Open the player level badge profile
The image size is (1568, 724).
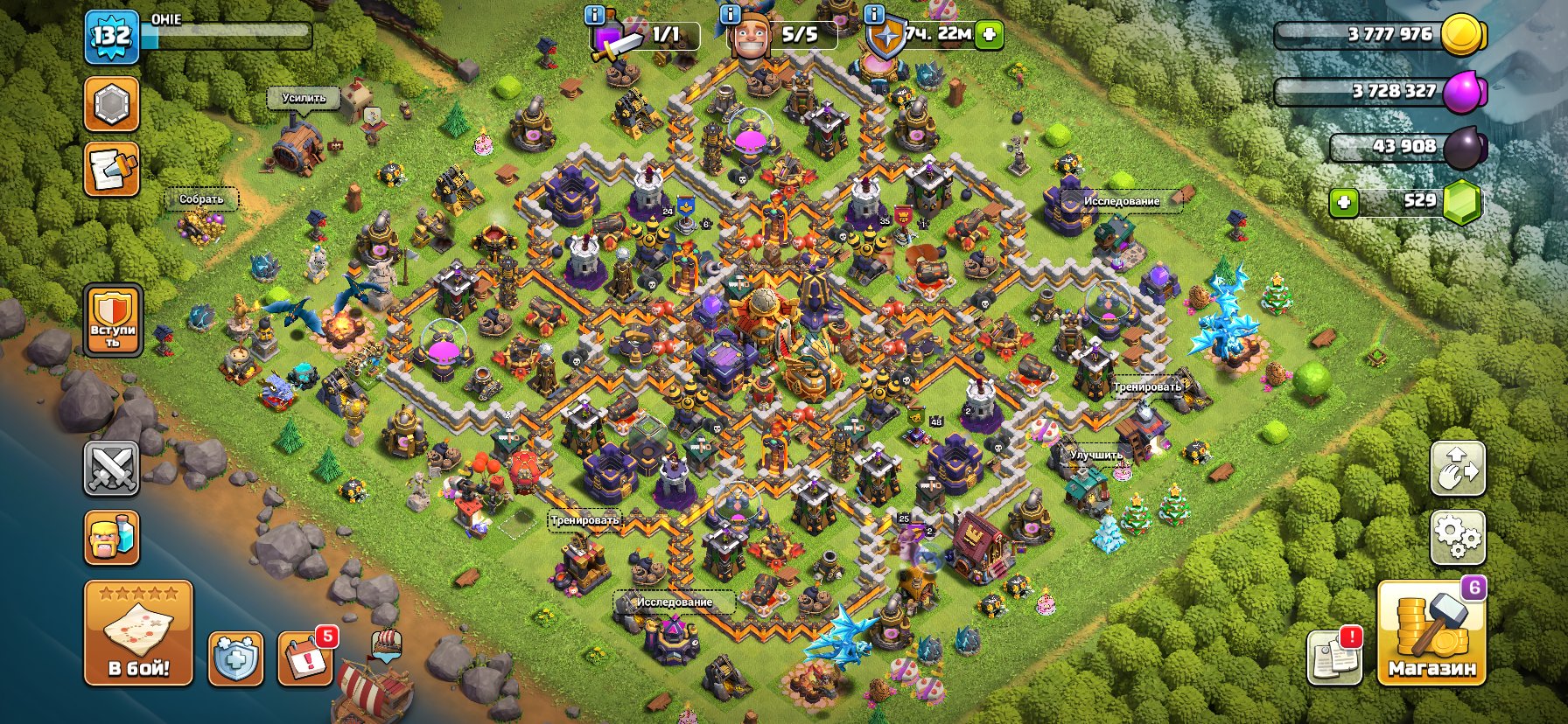point(112,37)
